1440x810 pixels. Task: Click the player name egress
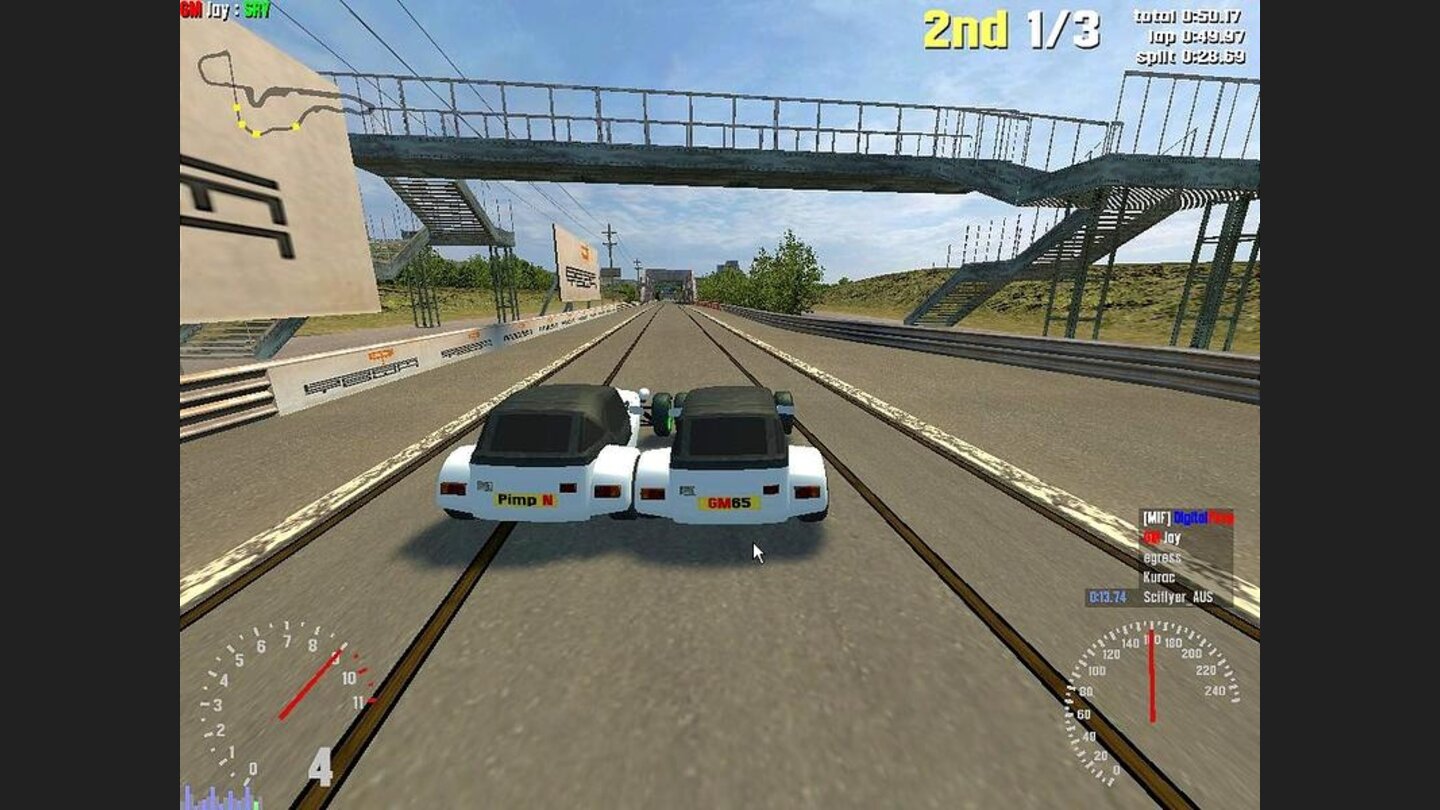[x=1163, y=556]
